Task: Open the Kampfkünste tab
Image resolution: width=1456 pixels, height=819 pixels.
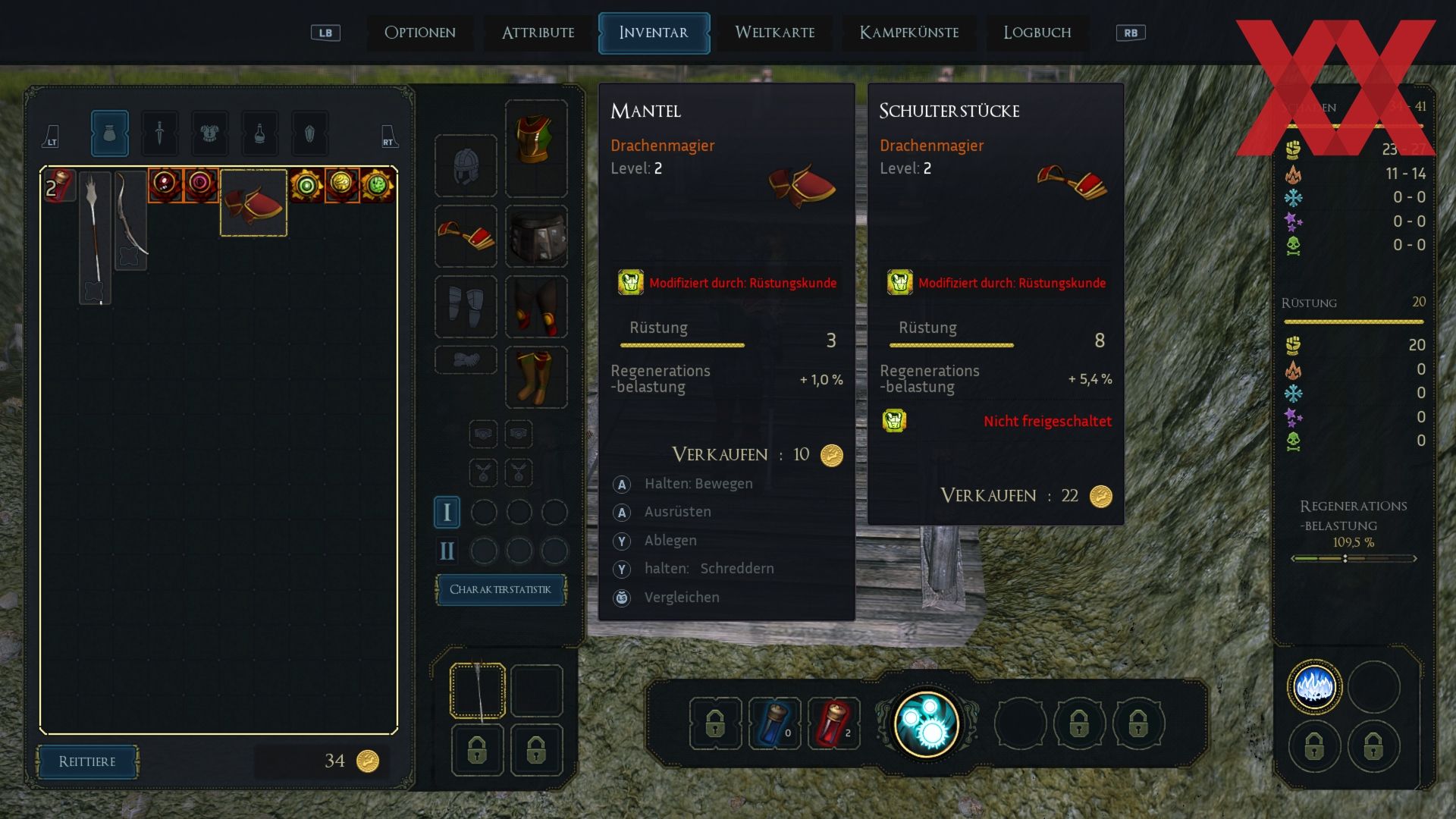Action: pos(908,33)
